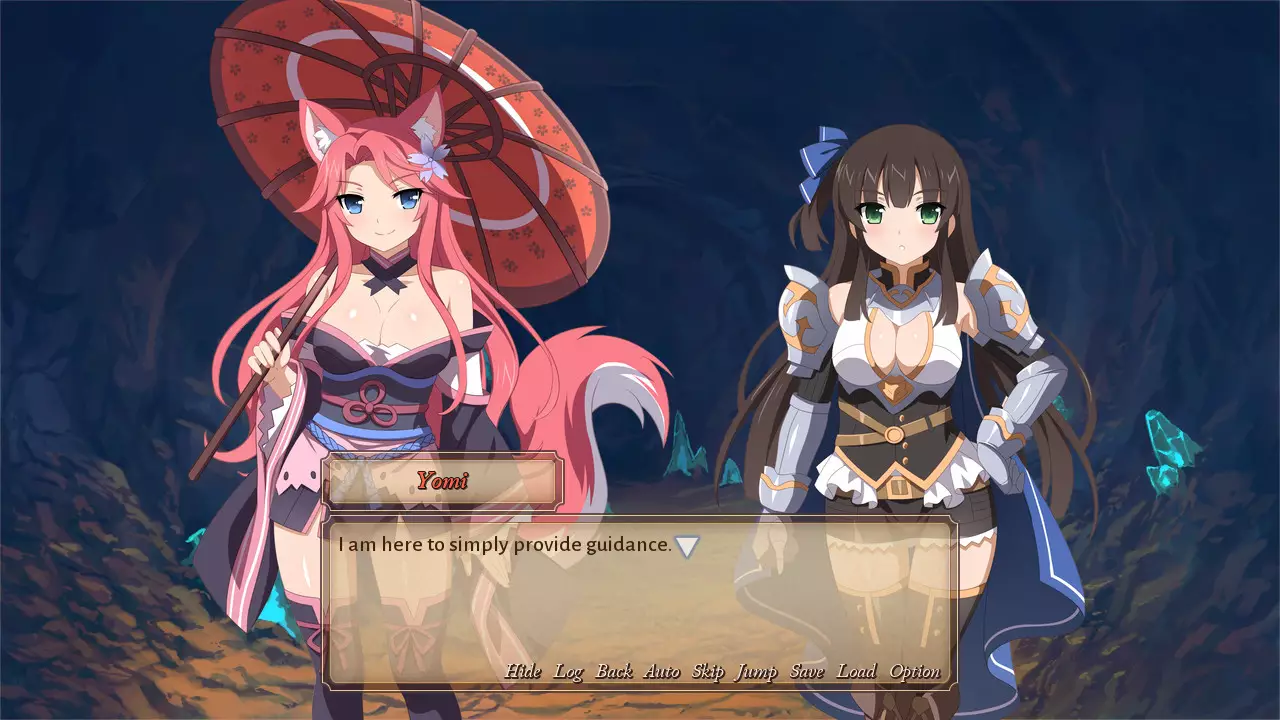Click Jump to skip ahead in the story
1280x720 pixels.
pyautogui.click(x=756, y=671)
